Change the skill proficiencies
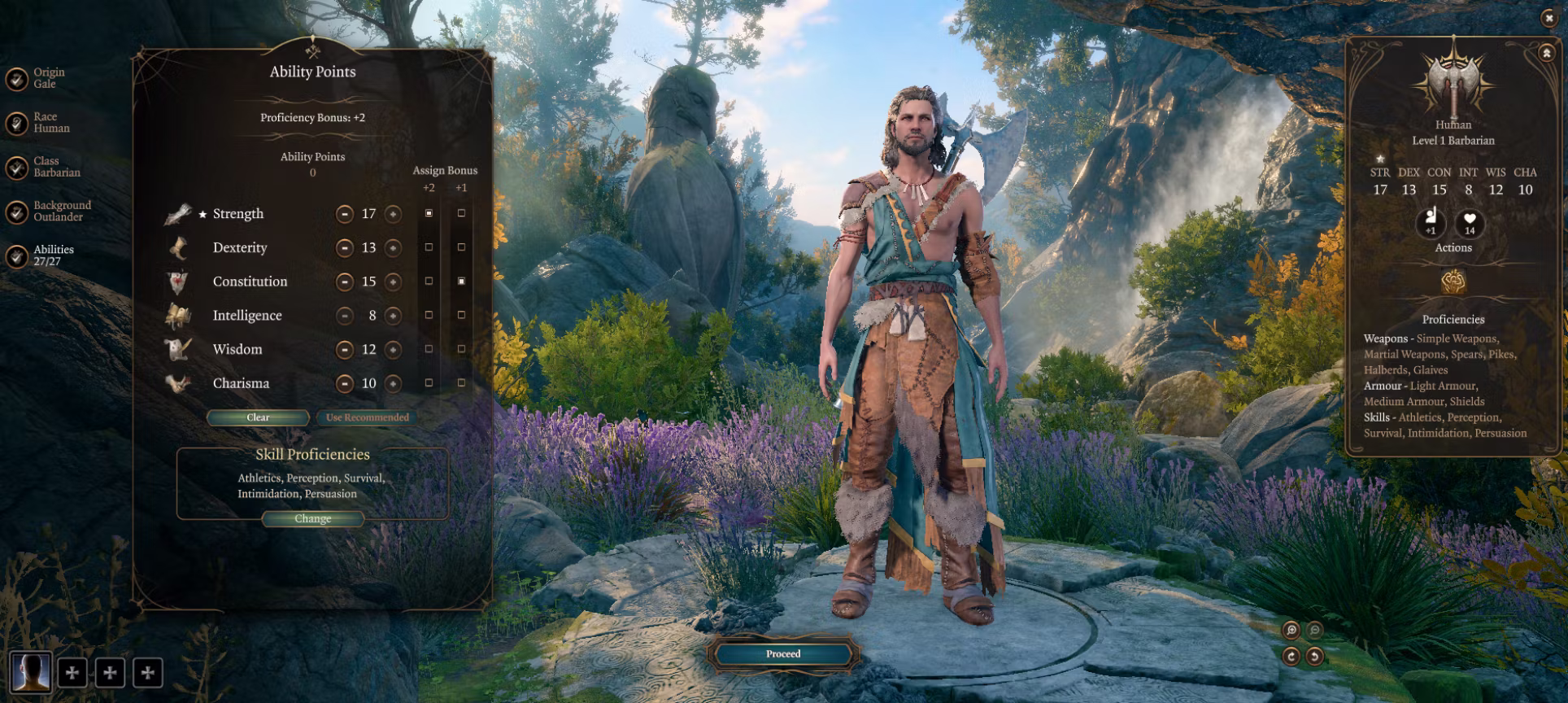The image size is (1568, 703). 312,519
